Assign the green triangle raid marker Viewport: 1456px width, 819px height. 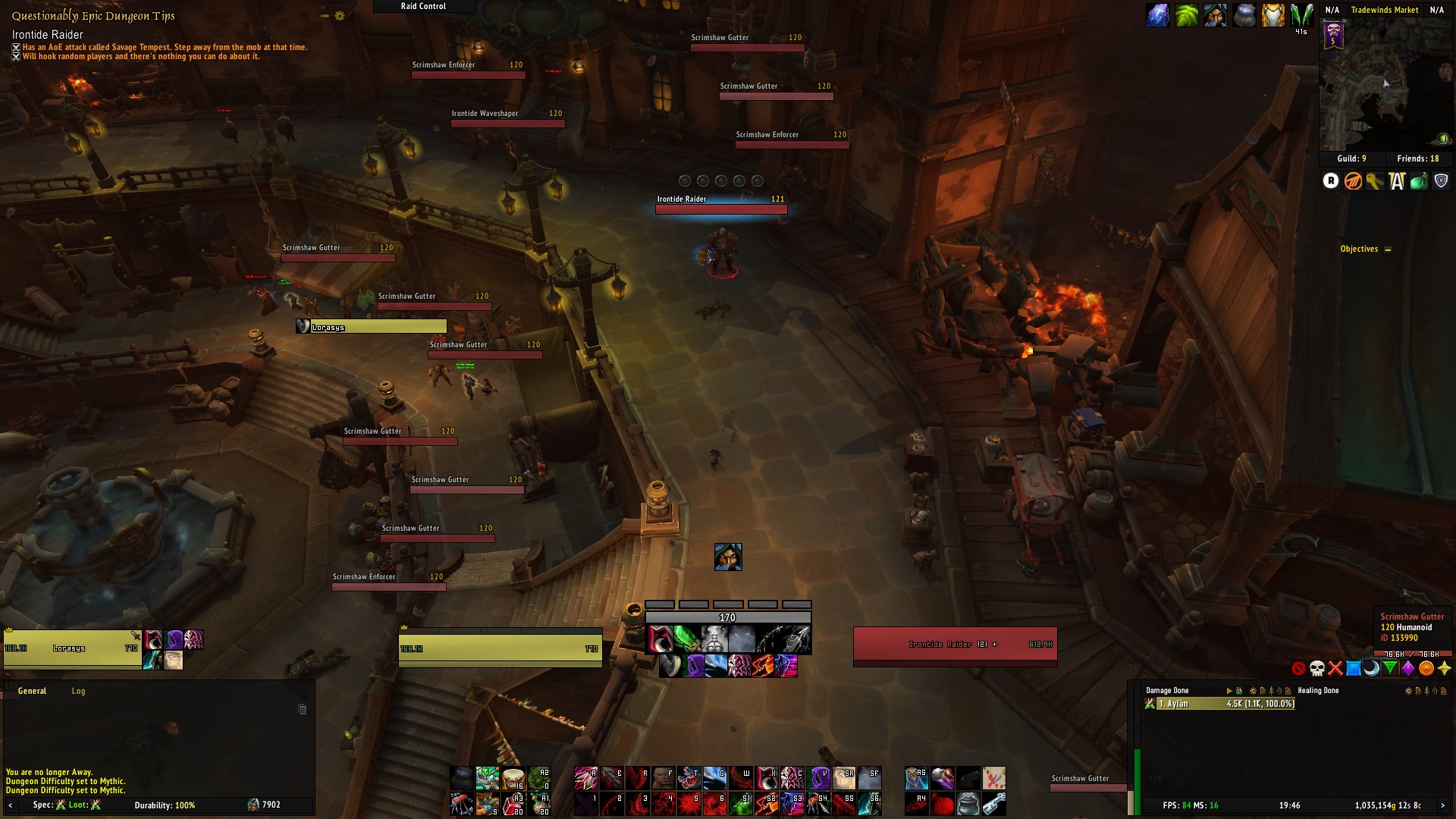(x=1390, y=668)
